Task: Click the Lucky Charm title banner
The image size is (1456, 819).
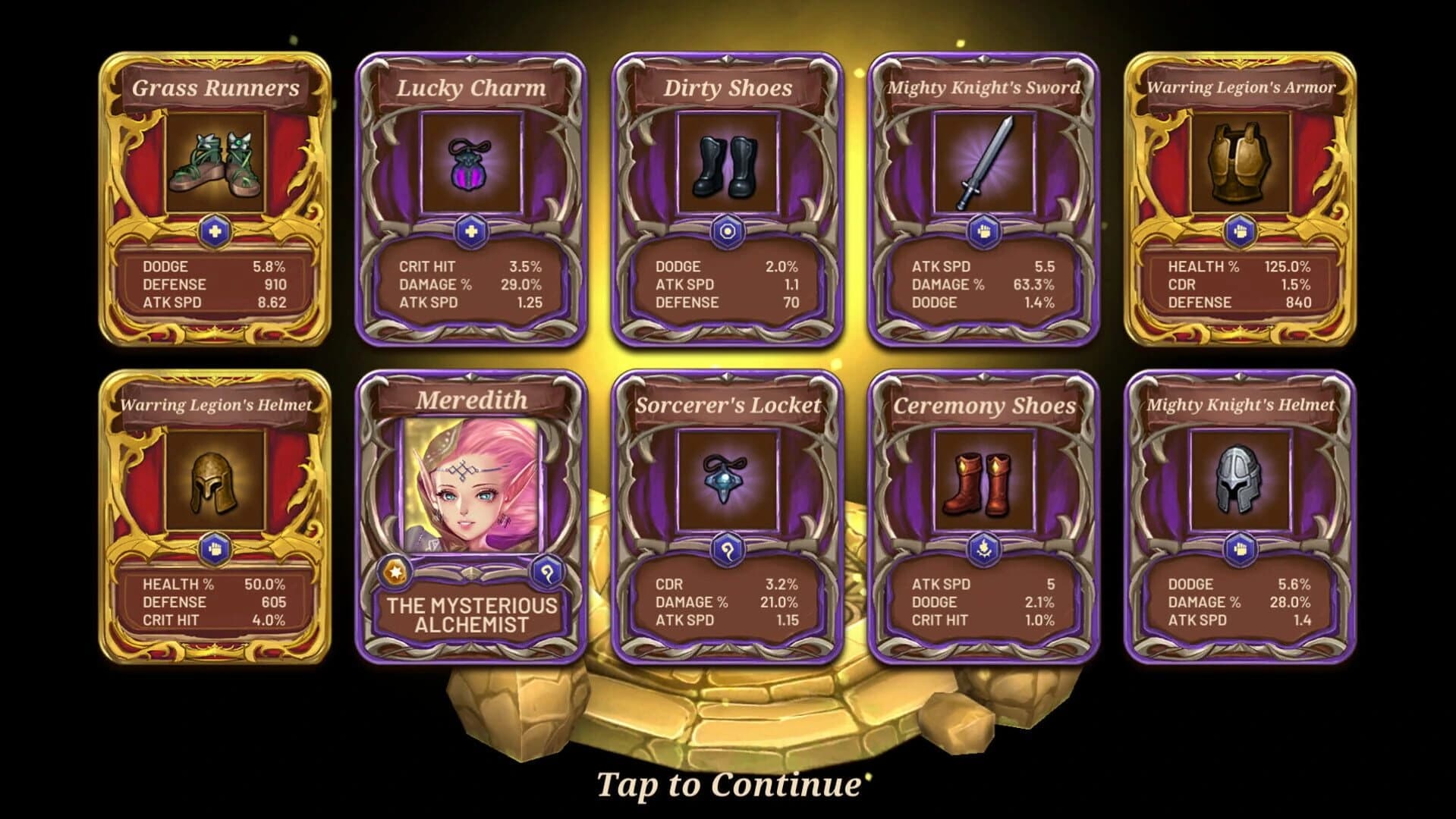Action: tap(470, 87)
